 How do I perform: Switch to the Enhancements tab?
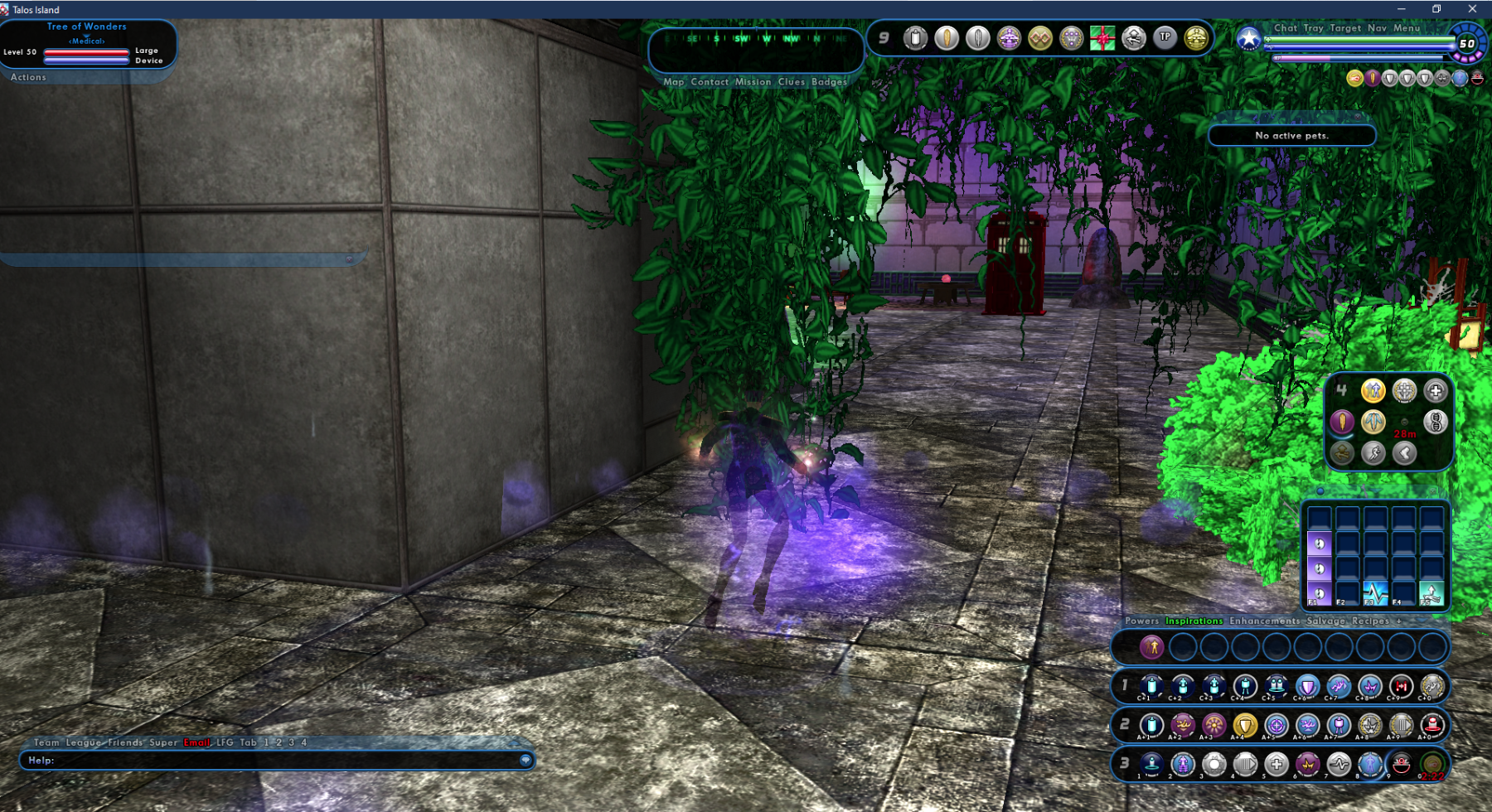coord(1264,621)
